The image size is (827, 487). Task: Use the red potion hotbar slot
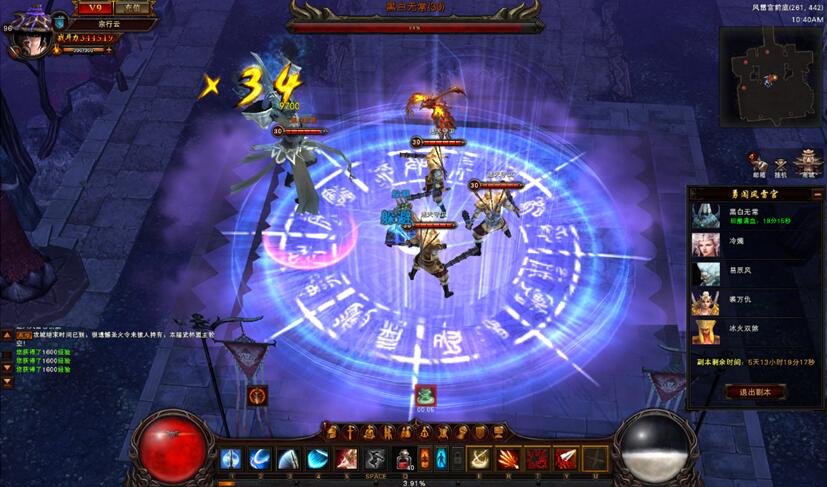405,459
